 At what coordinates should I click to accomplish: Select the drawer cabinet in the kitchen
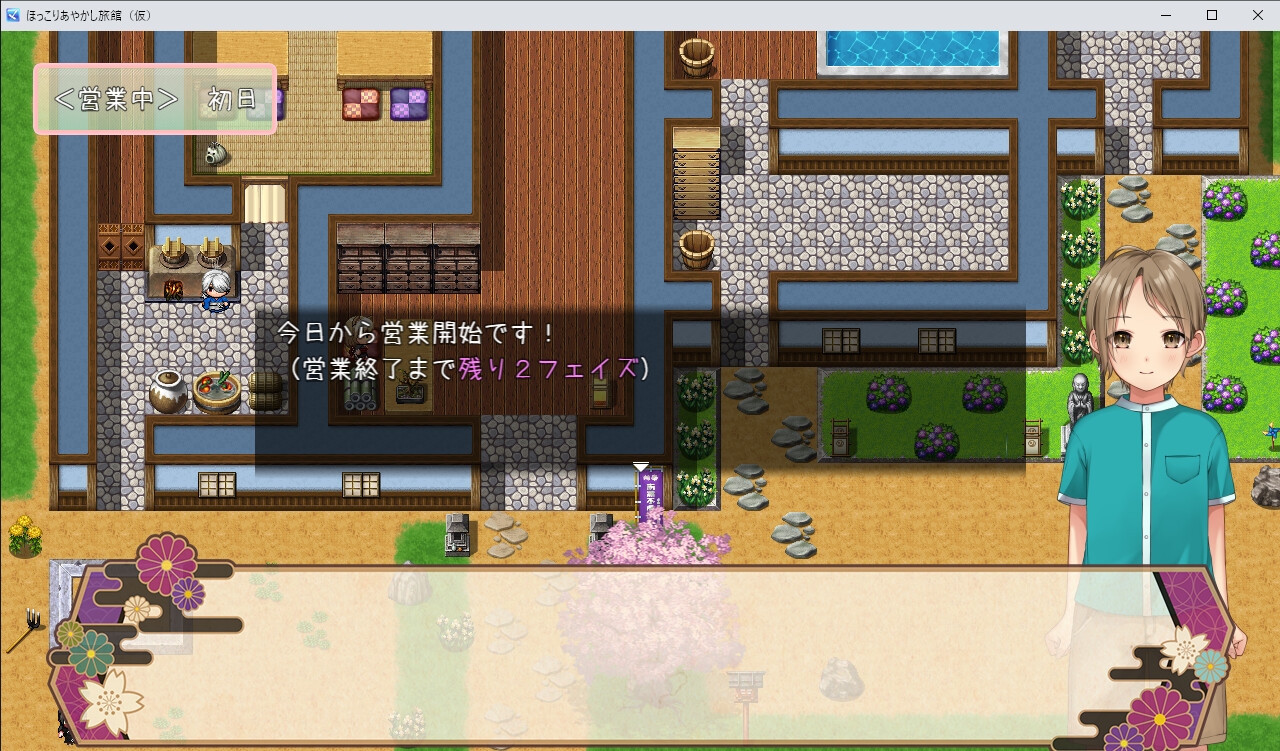[410, 260]
